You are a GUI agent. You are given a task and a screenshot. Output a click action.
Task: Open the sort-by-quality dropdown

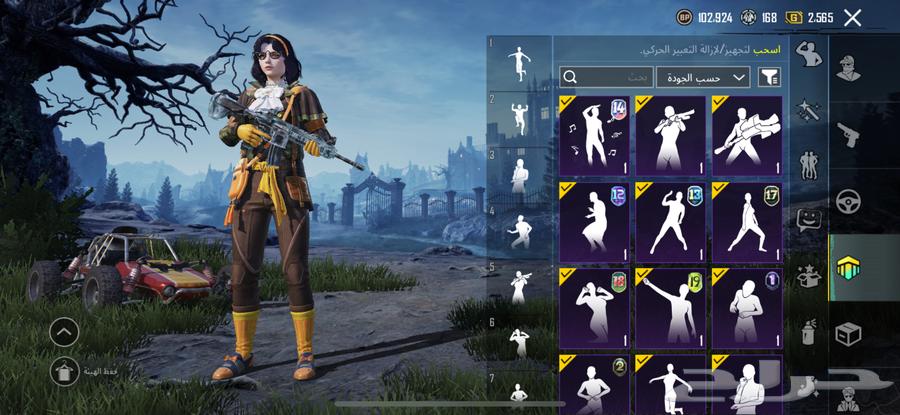[x=703, y=77]
